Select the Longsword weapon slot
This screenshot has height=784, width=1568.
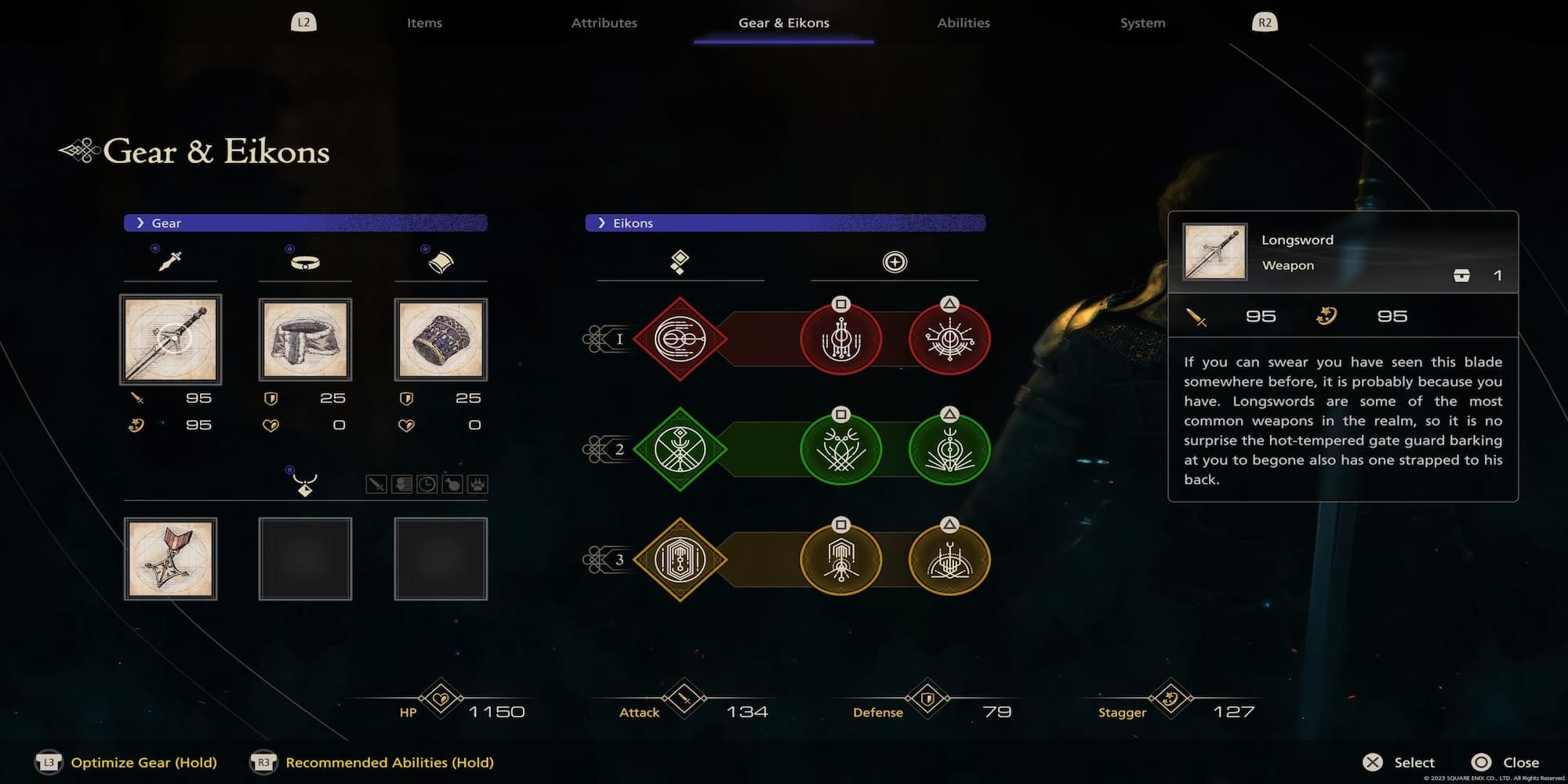pyautogui.click(x=170, y=339)
